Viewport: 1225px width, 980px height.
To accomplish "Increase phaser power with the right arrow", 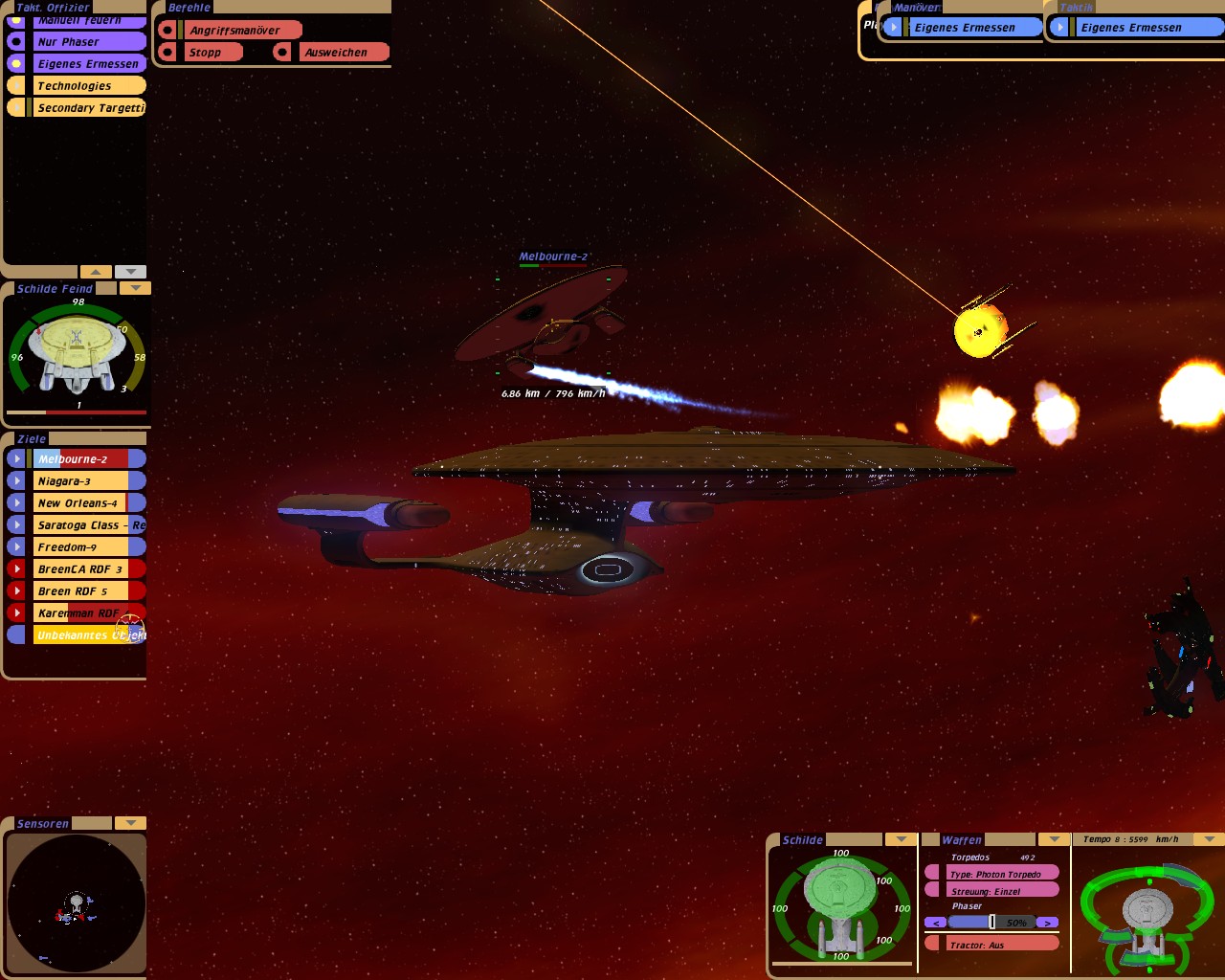I will pos(1048,923).
